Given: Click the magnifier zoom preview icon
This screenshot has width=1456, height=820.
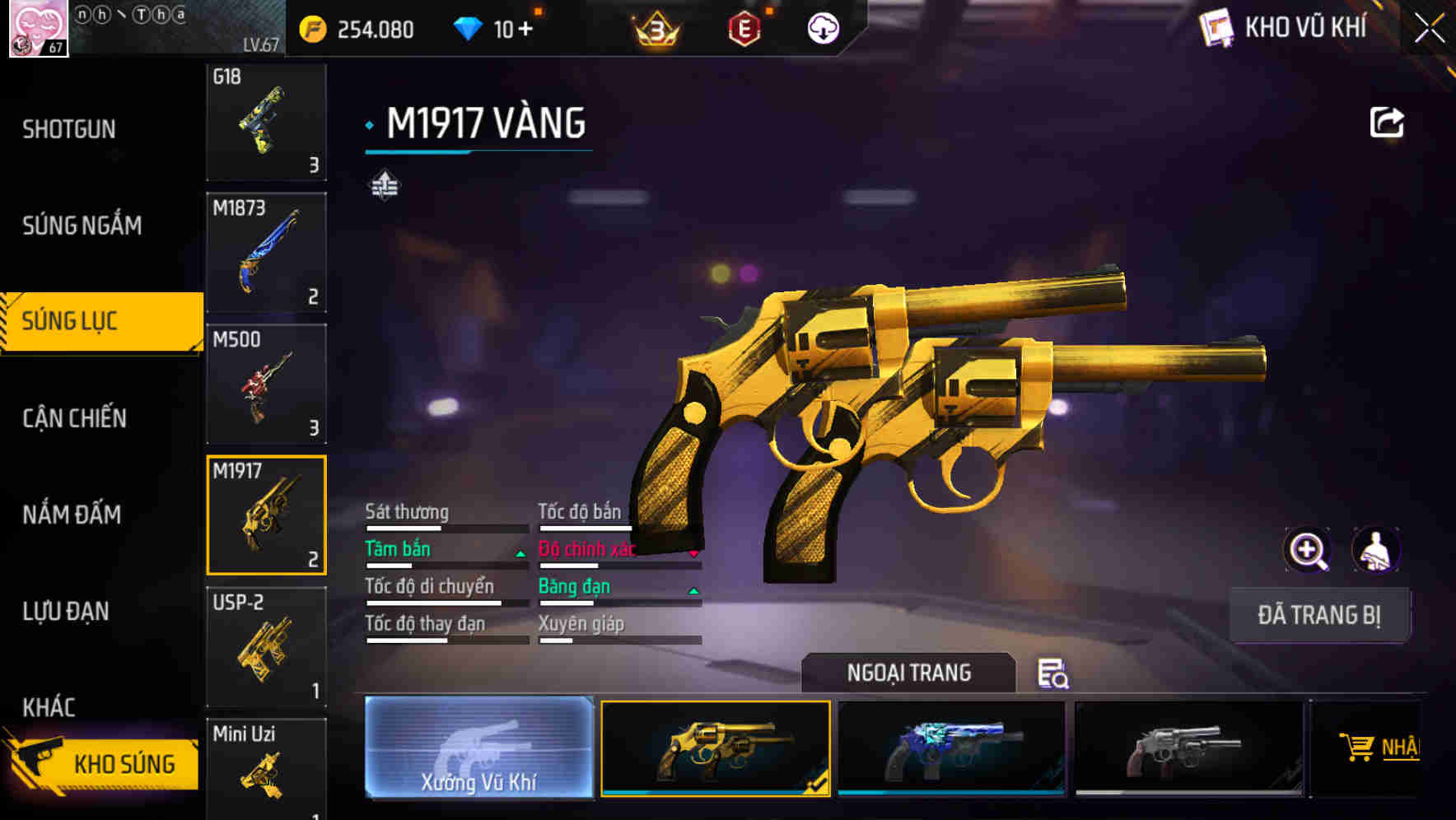Looking at the screenshot, I should (1309, 550).
